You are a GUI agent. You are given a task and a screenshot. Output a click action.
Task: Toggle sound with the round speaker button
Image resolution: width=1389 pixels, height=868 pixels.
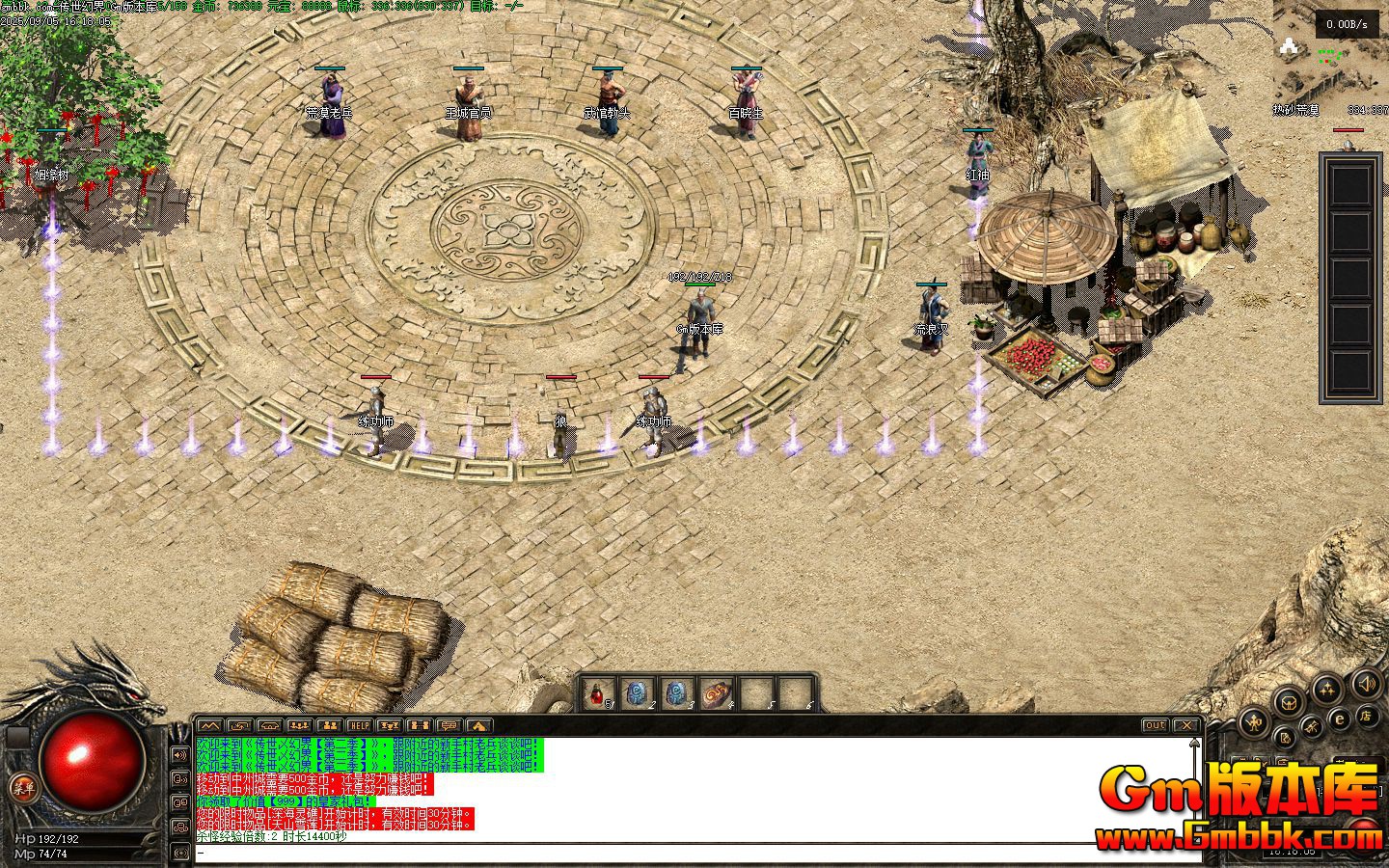click(1367, 685)
